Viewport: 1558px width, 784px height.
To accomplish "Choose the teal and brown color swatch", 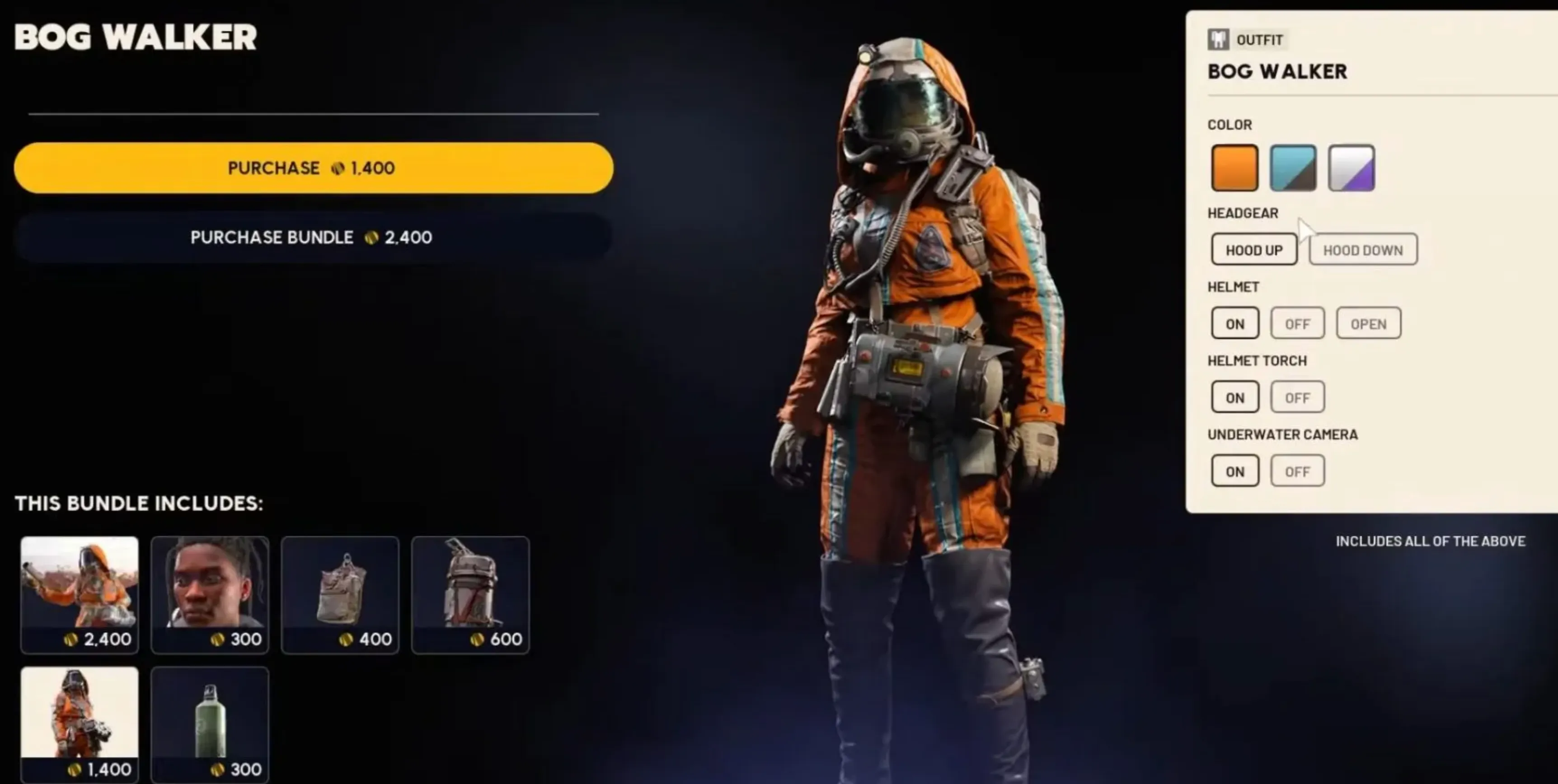I will [x=1292, y=168].
